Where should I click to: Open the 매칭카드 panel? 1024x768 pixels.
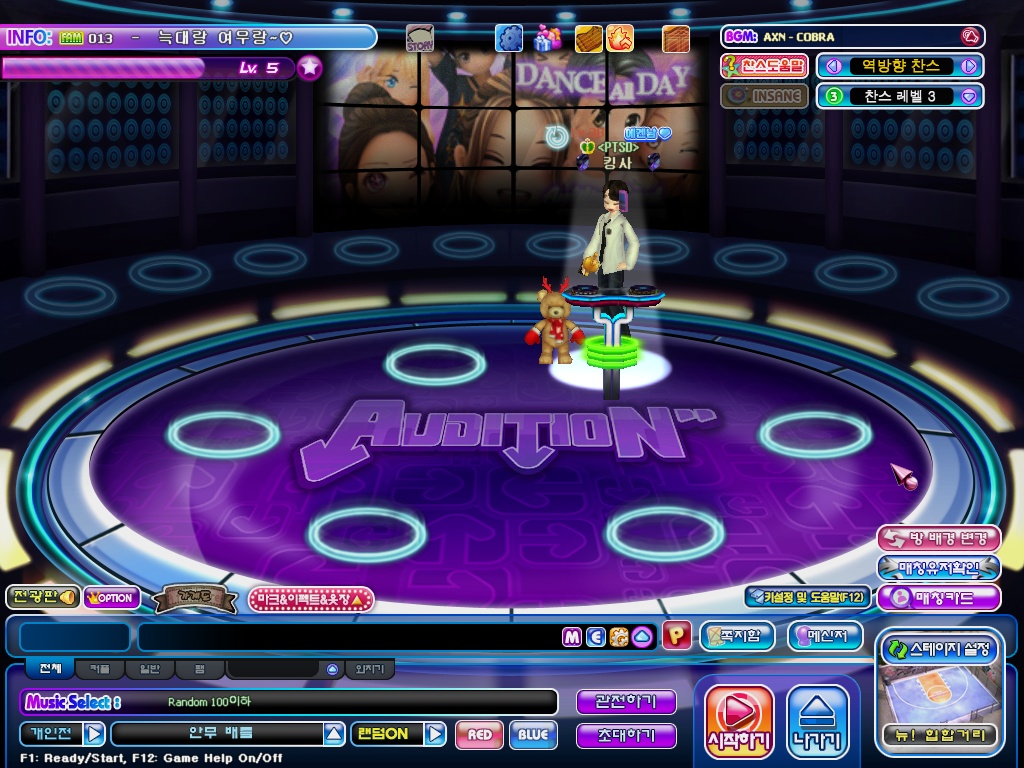(938, 598)
